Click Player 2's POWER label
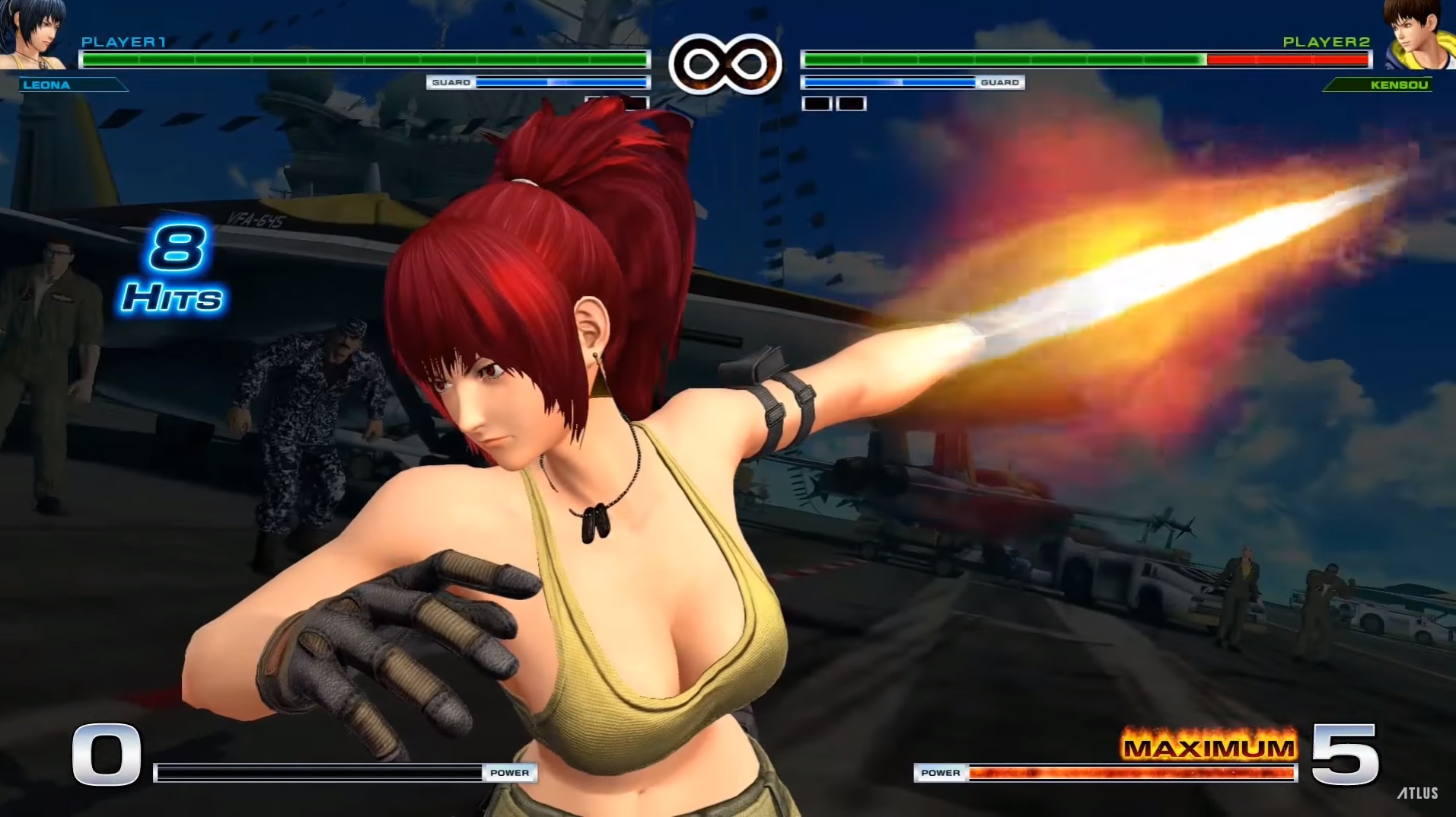This screenshot has width=1456, height=817. pos(941,772)
